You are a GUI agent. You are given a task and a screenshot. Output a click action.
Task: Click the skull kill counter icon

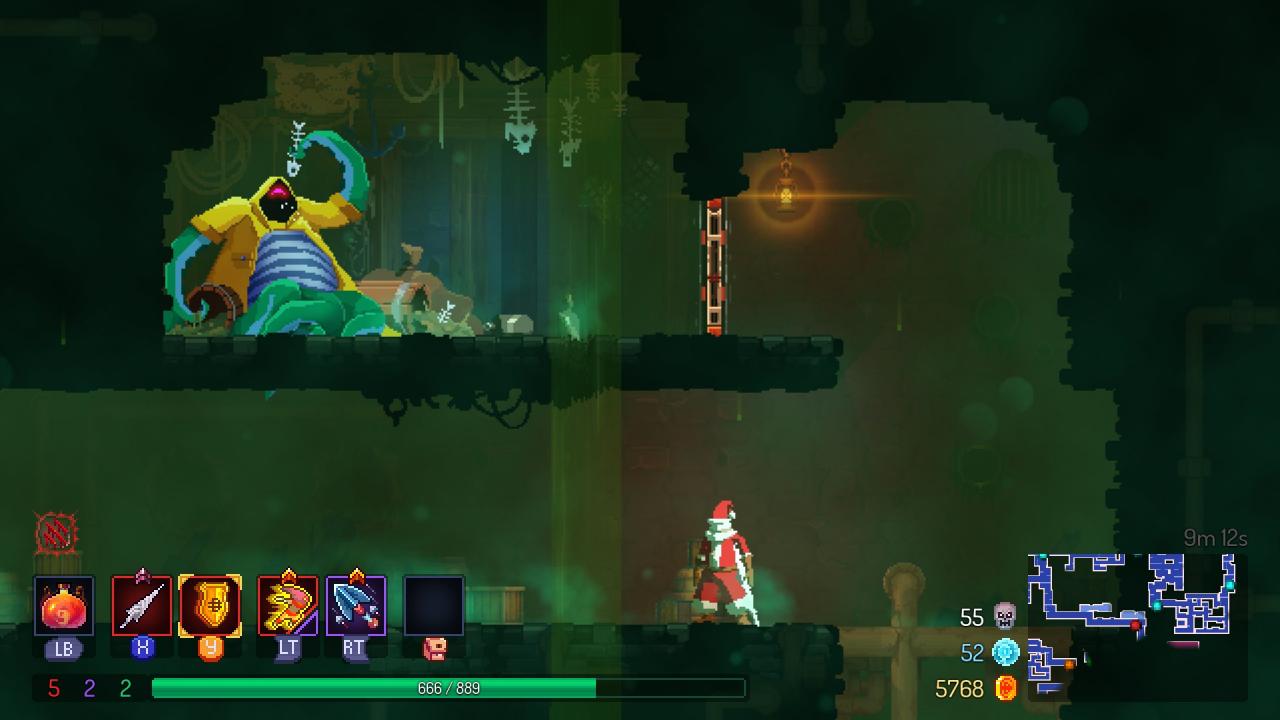(x=1004, y=617)
